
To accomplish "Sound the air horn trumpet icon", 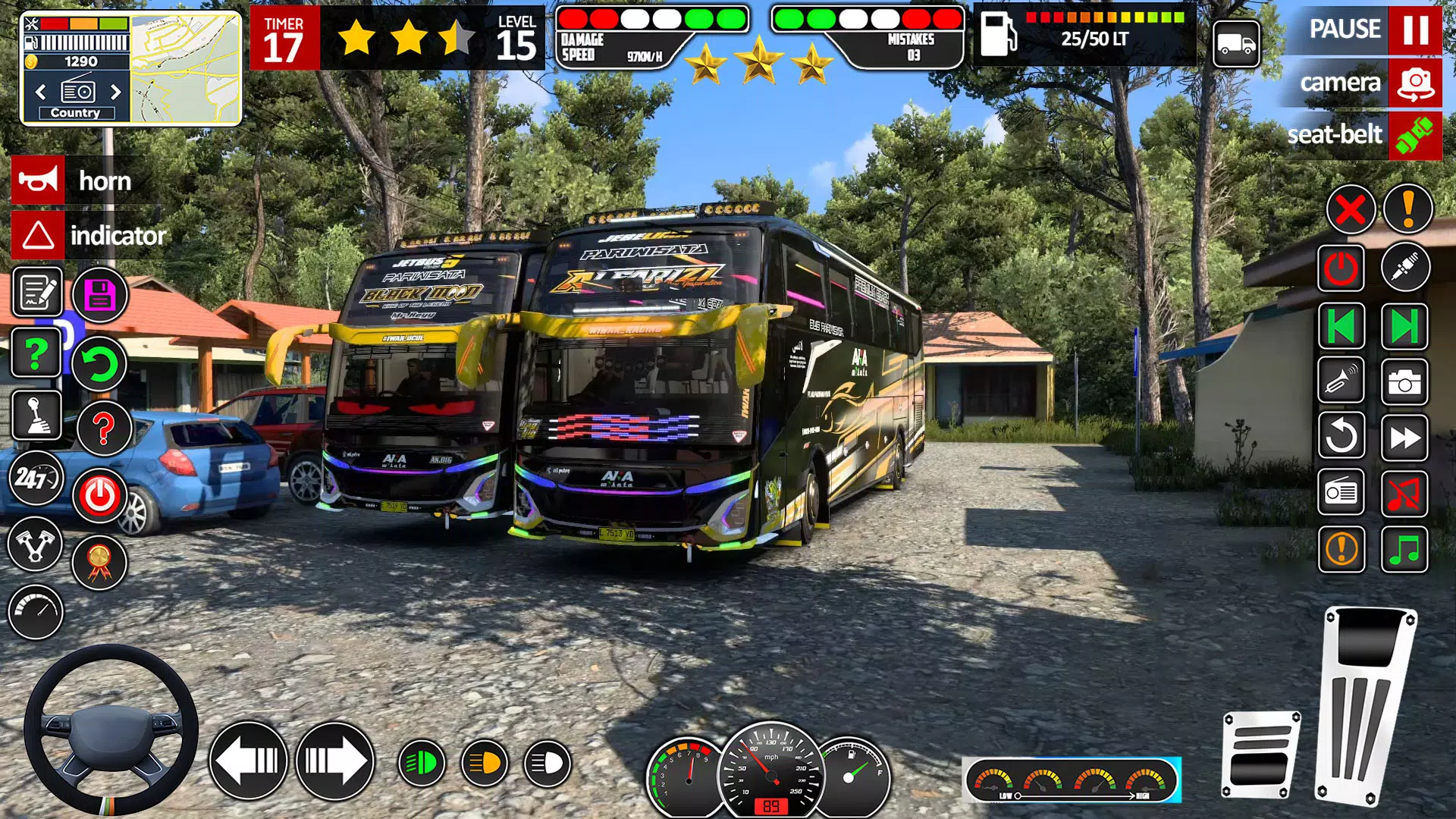I will click(x=1343, y=381).
